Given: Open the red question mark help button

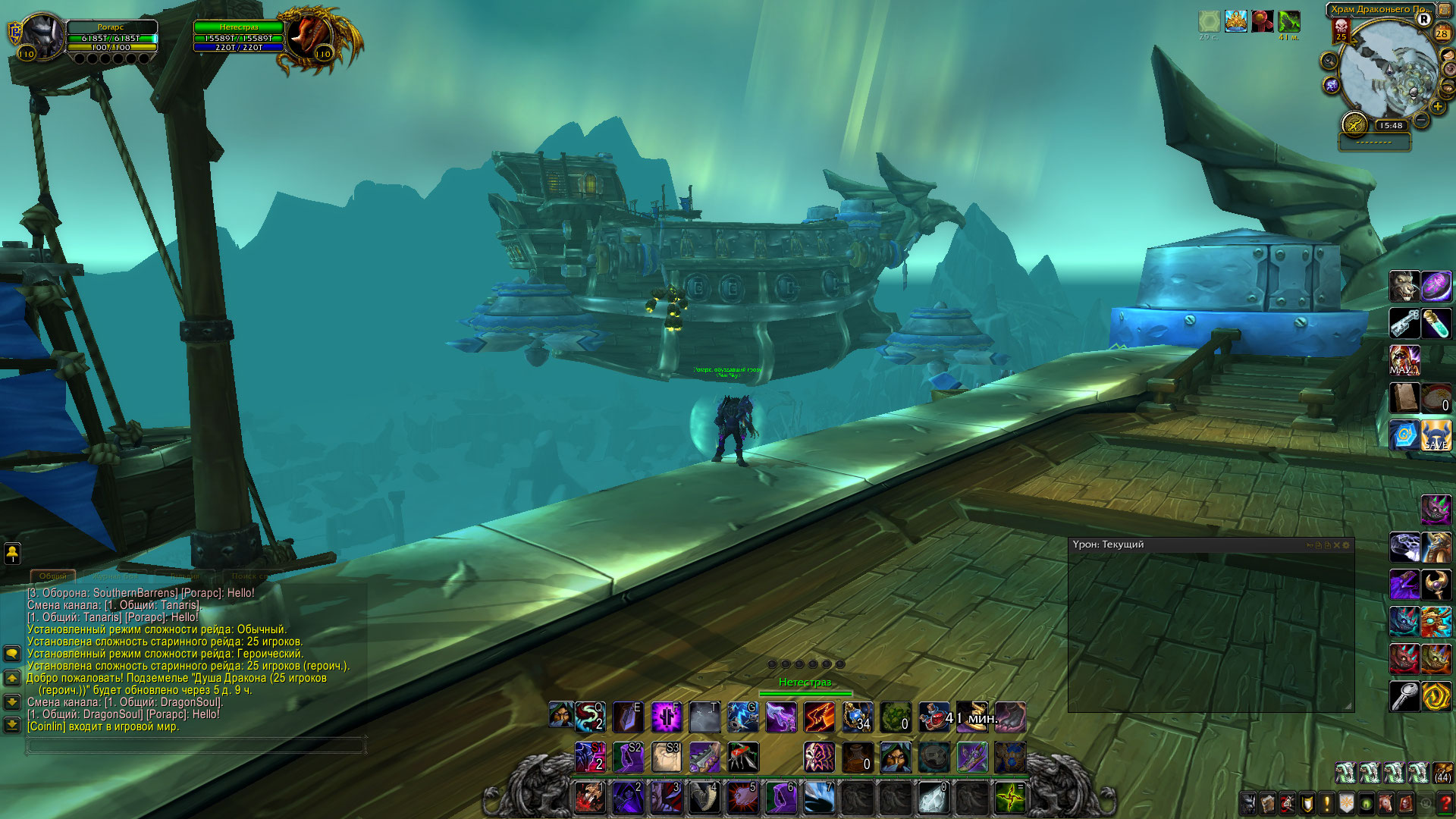Looking at the screenshot, I should (1445, 803).
